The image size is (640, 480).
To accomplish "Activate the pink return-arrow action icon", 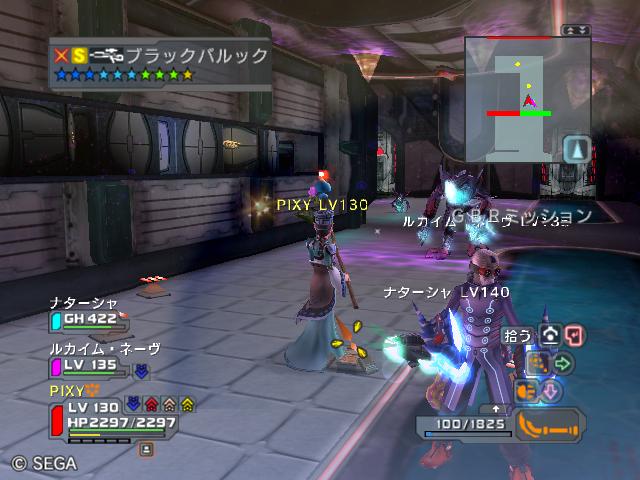I will [x=574, y=336].
